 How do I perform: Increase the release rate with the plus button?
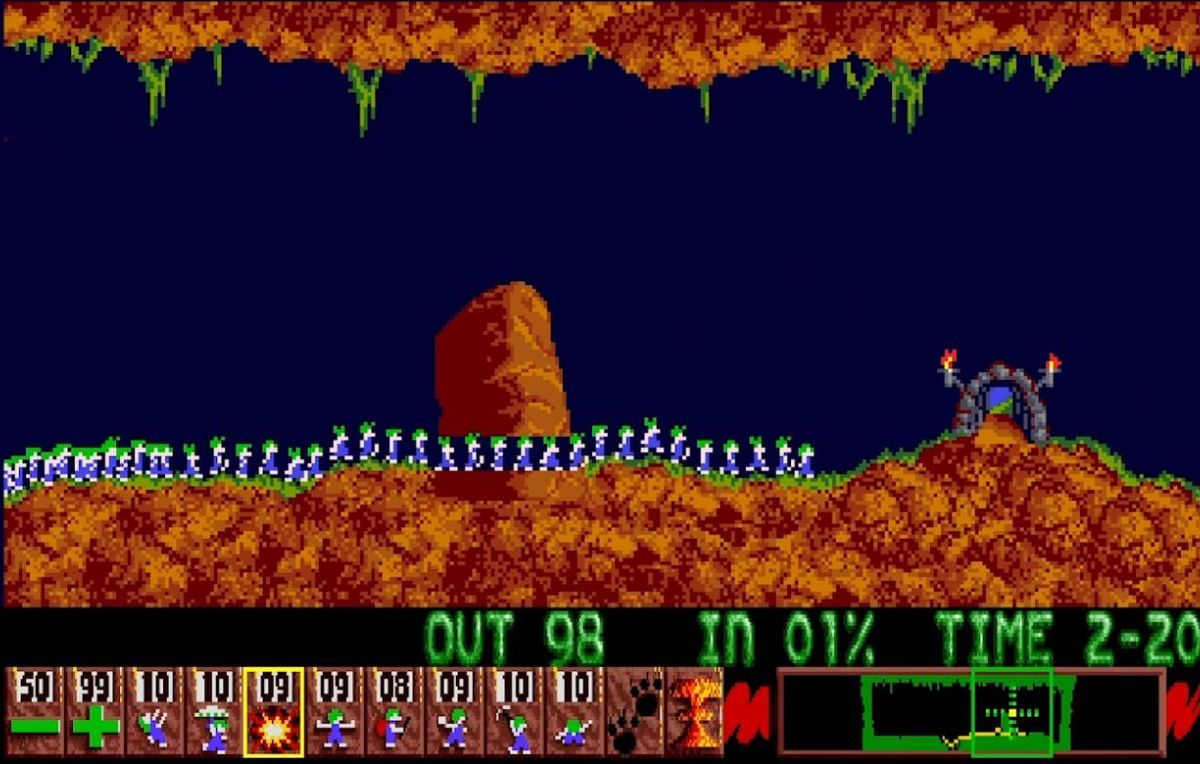point(95,712)
